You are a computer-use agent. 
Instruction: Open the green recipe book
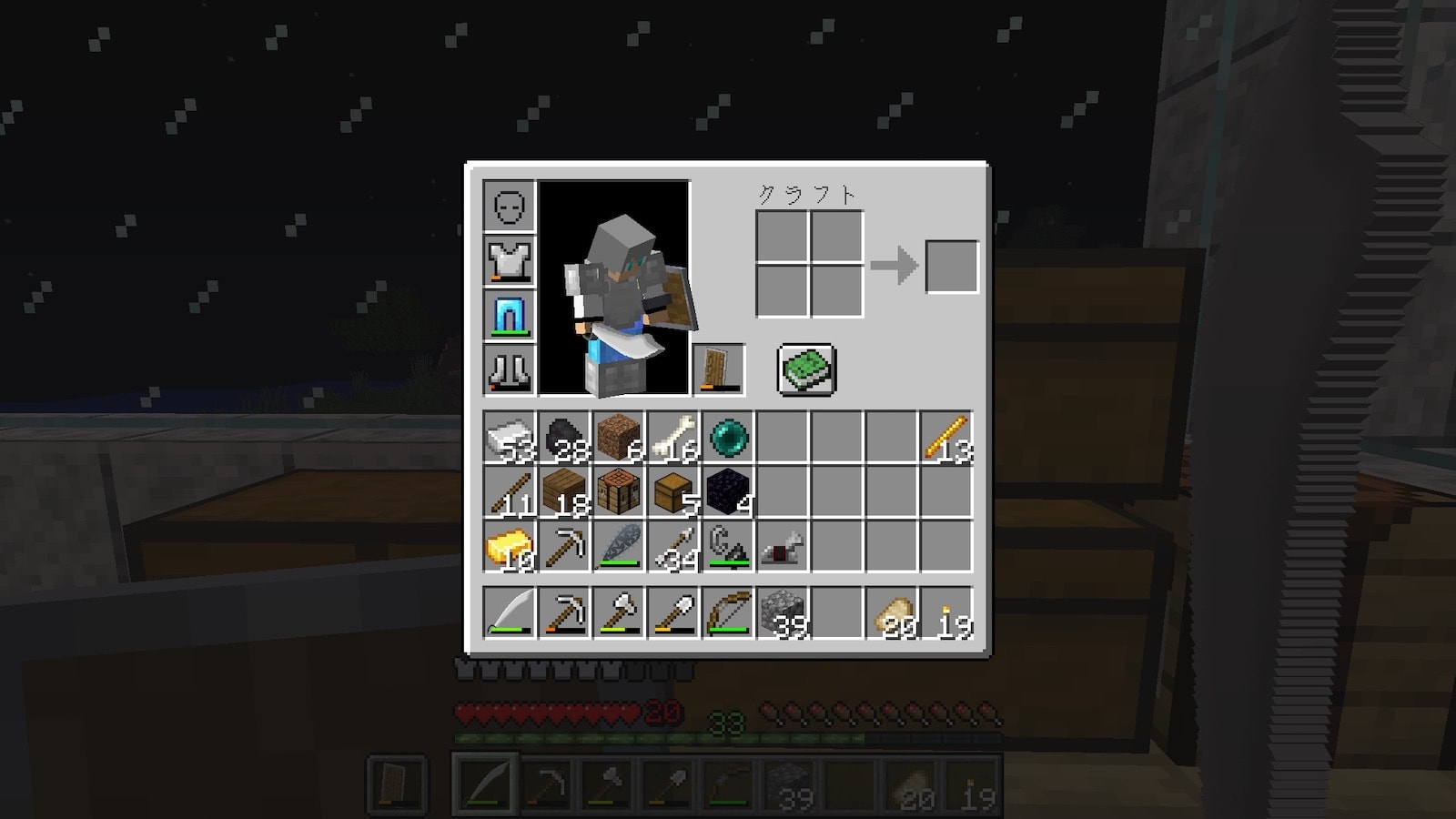[x=806, y=369]
